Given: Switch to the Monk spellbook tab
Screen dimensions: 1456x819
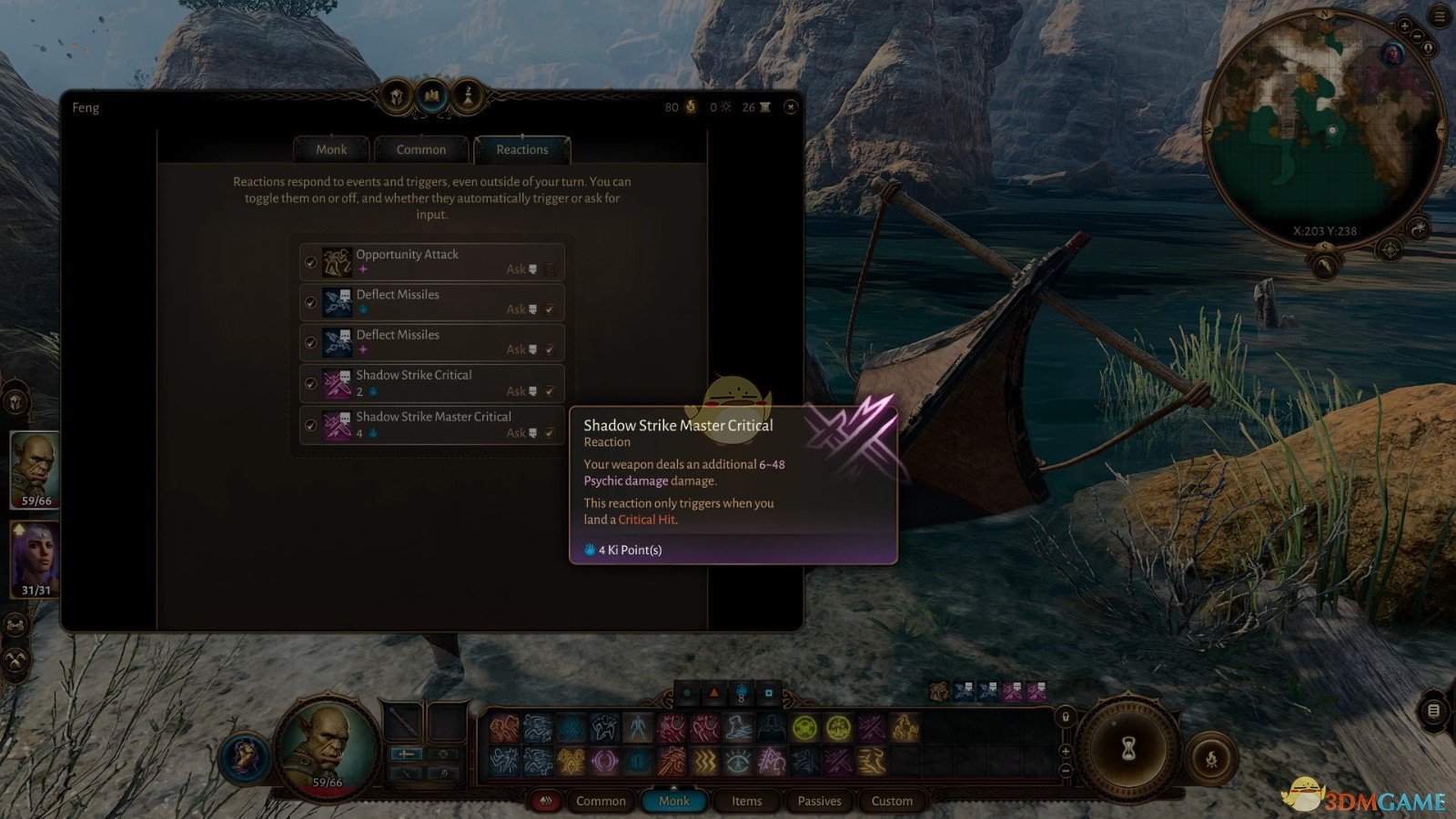Looking at the screenshot, I should click(x=331, y=149).
